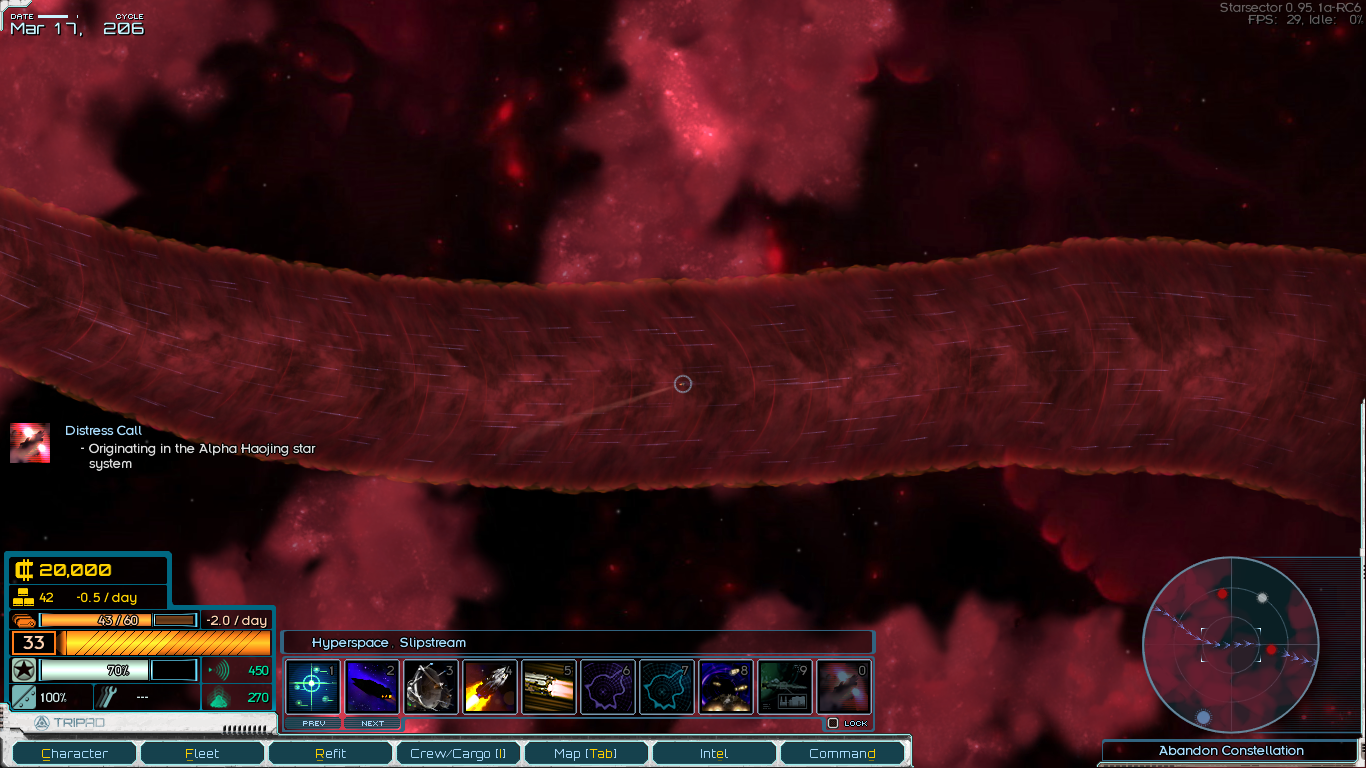Open the Command screen
Image resolution: width=1366 pixels, height=768 pixels.
(x=842, y=753)
